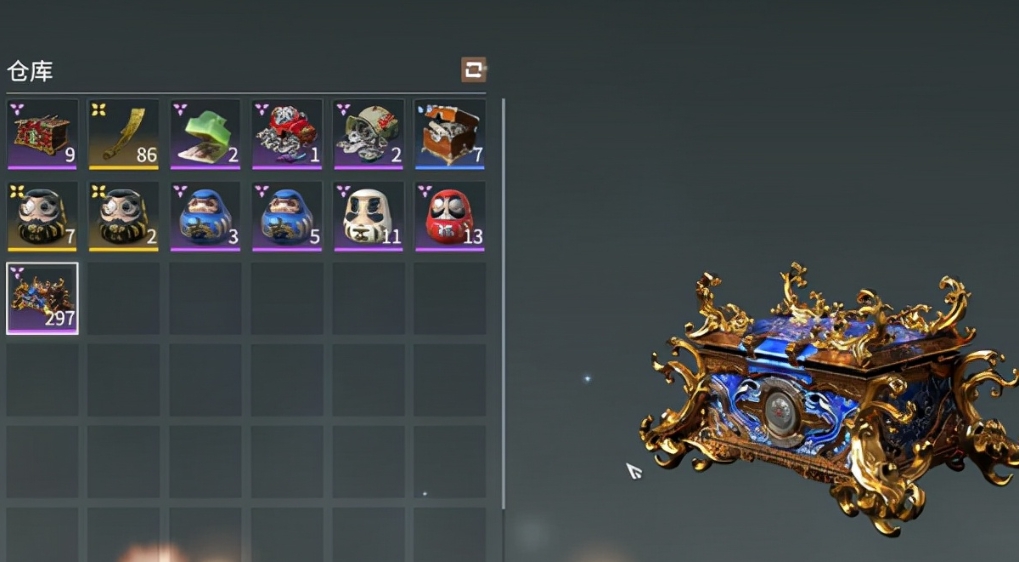Choose the black daruma stack of 2
The image size is (1019, 562).
point(124,215)
